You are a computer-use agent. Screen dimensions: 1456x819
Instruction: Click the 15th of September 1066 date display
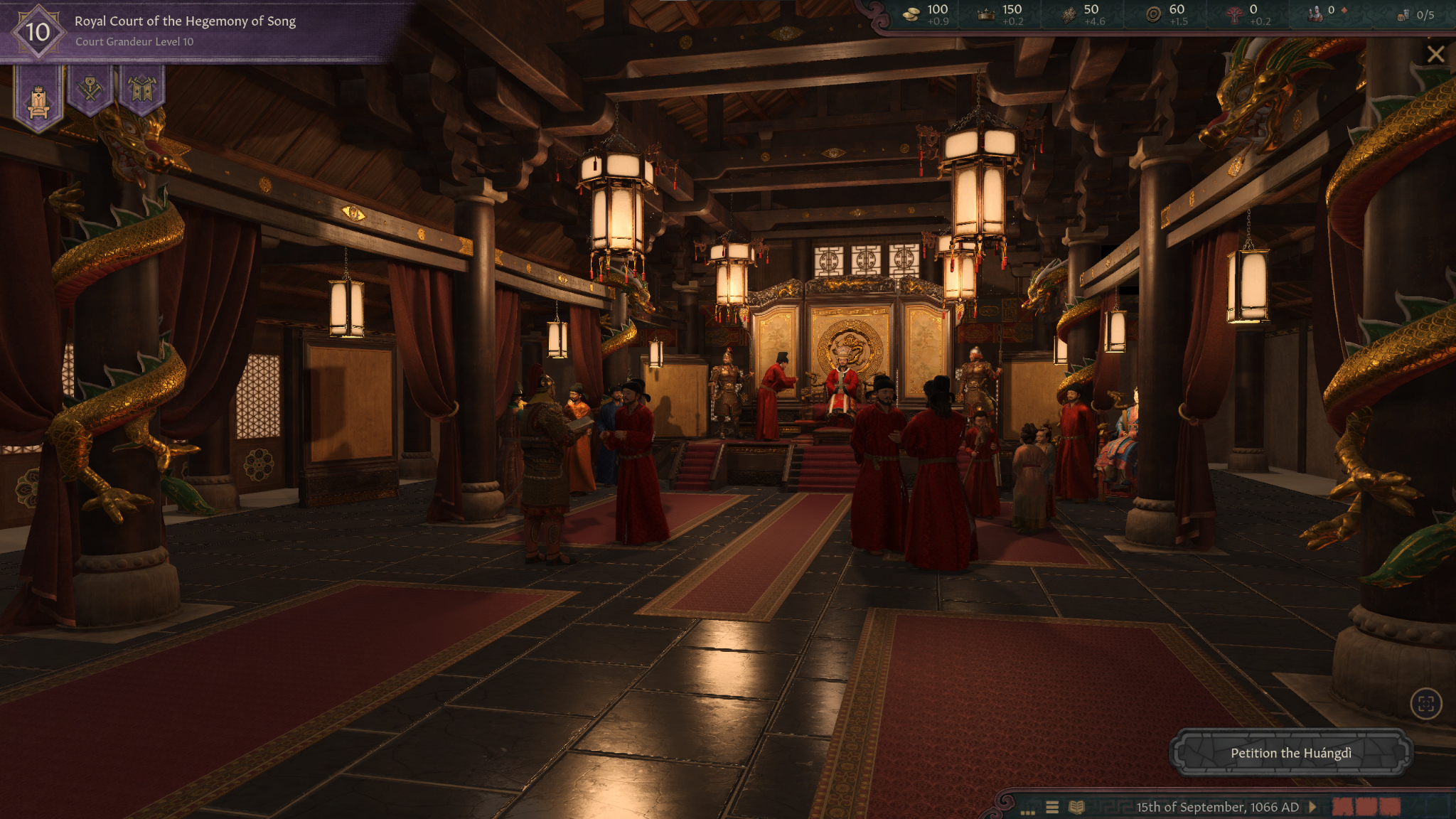click(x=1219, y=807)
